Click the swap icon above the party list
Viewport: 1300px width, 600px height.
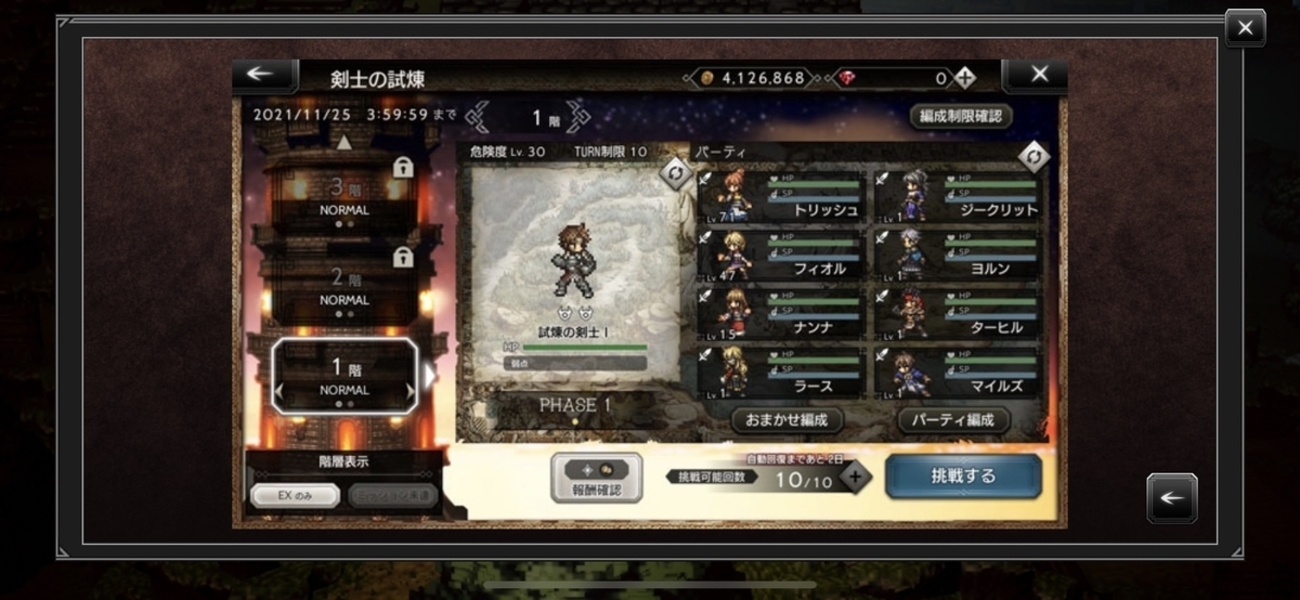pyautogui.click(x=1033, y=156)
